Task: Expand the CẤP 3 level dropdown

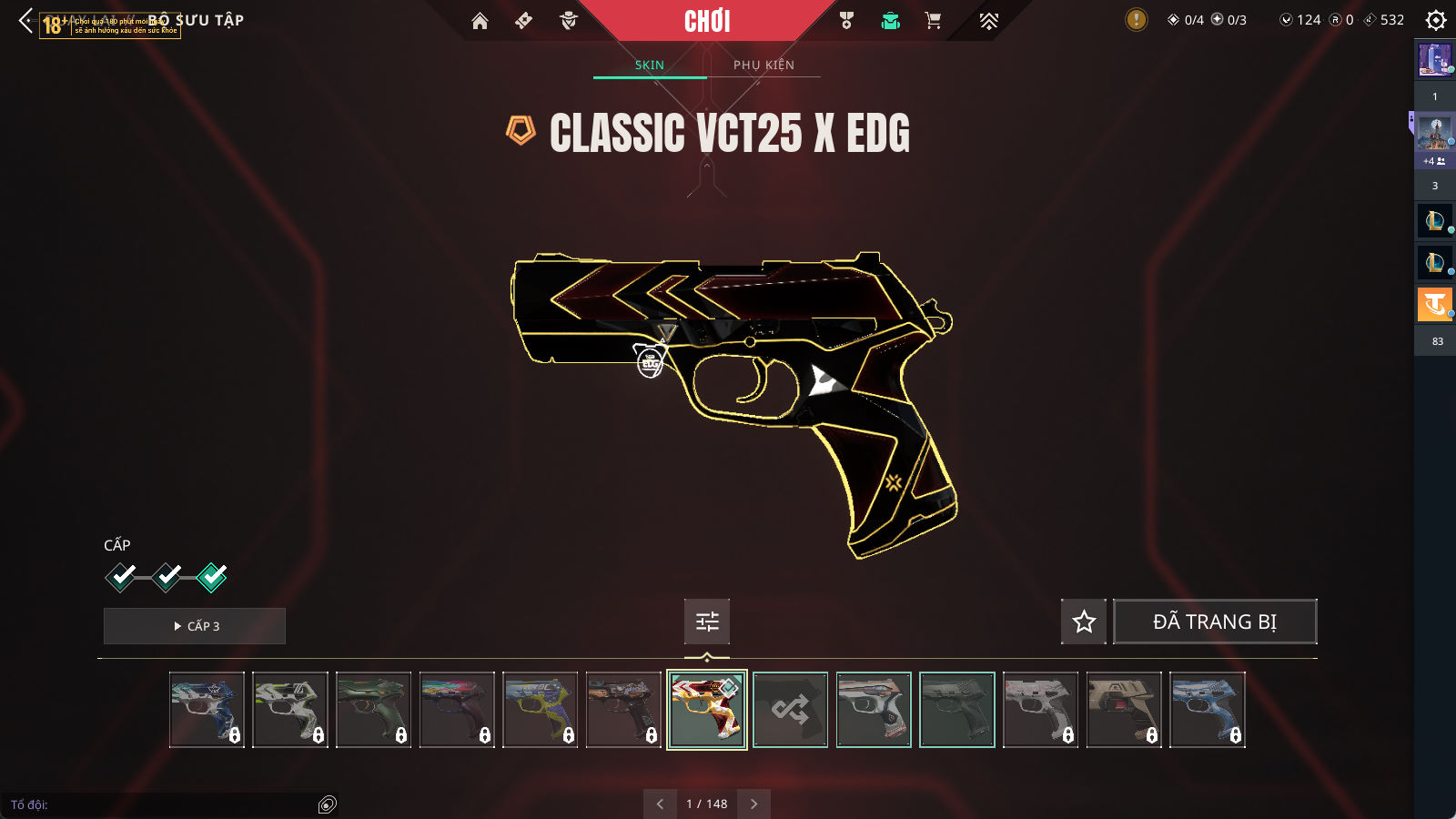Action: [195, 626]
